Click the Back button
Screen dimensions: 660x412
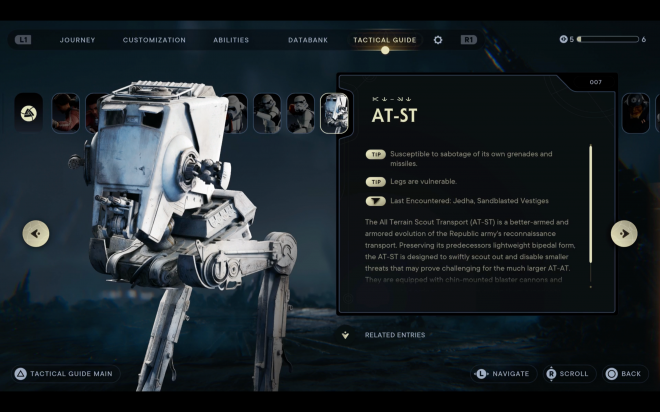click(x=623, y=374)
